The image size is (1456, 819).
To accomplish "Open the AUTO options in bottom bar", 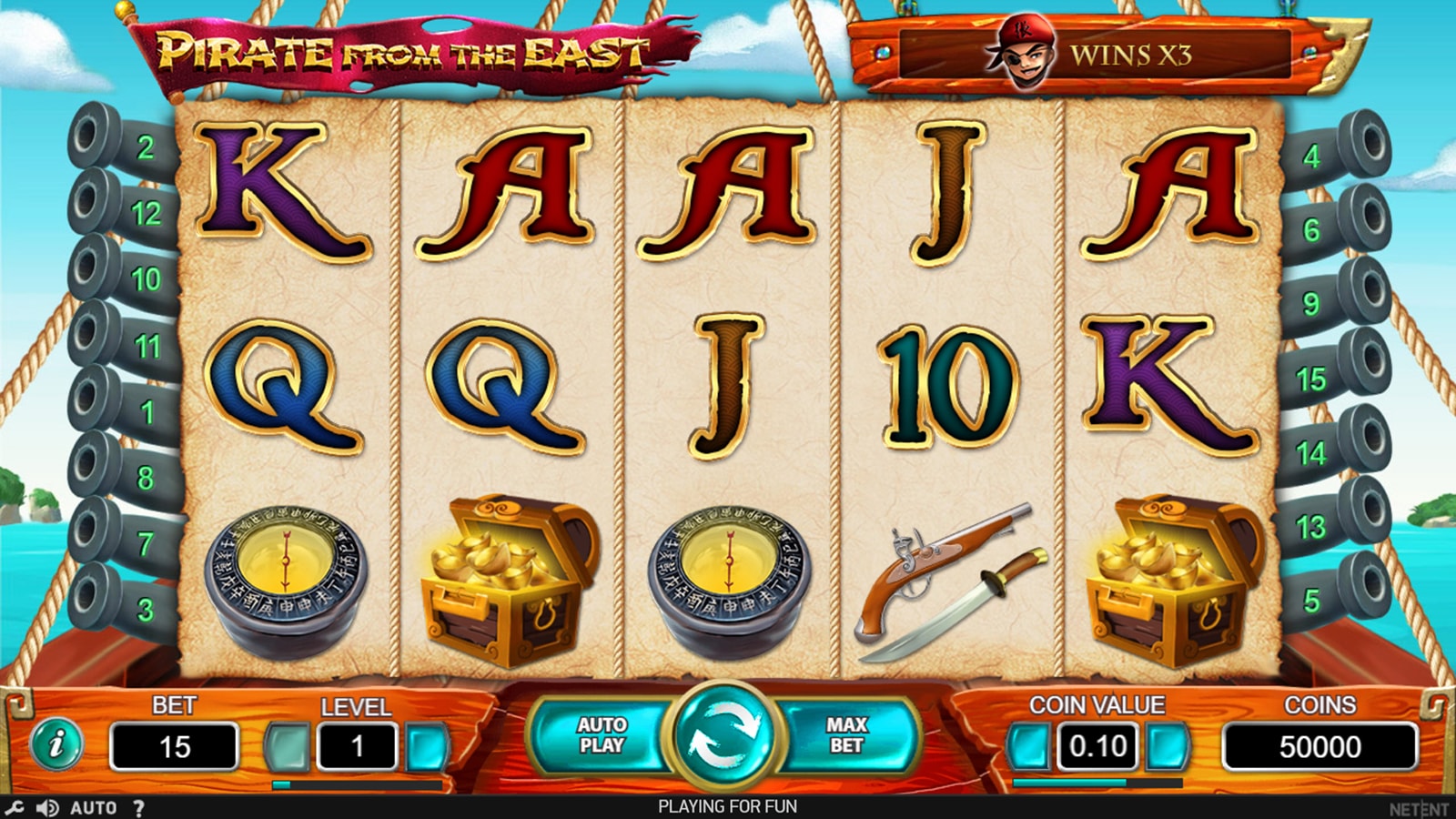I will click(94, 807).
